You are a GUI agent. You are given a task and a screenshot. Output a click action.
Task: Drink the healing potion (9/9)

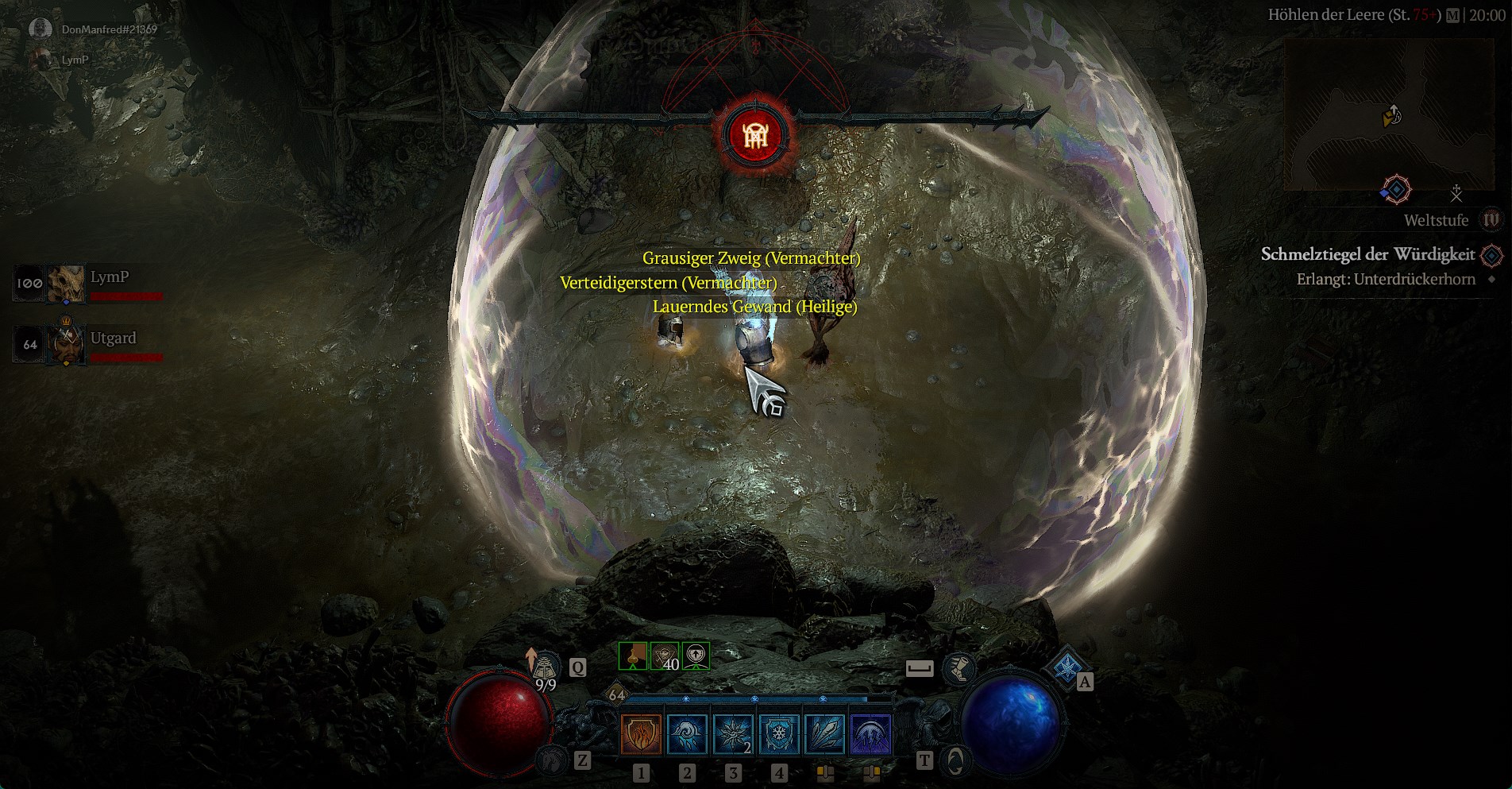click(x=545, y=669)
